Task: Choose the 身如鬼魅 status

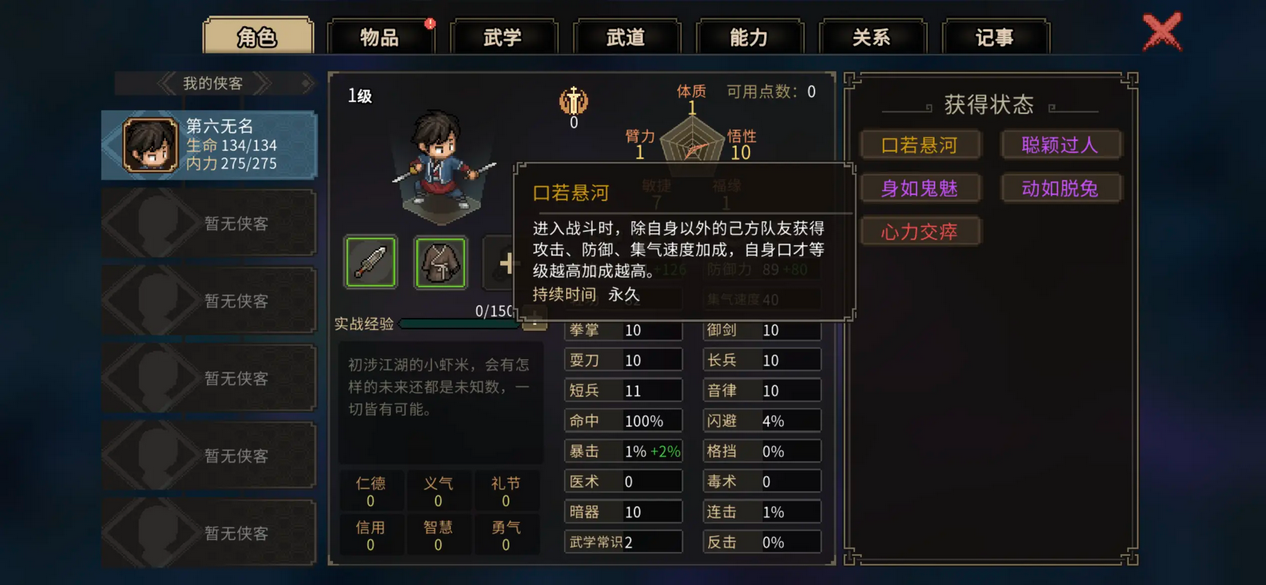Action: pyautogui.click(x=919, y=188)
